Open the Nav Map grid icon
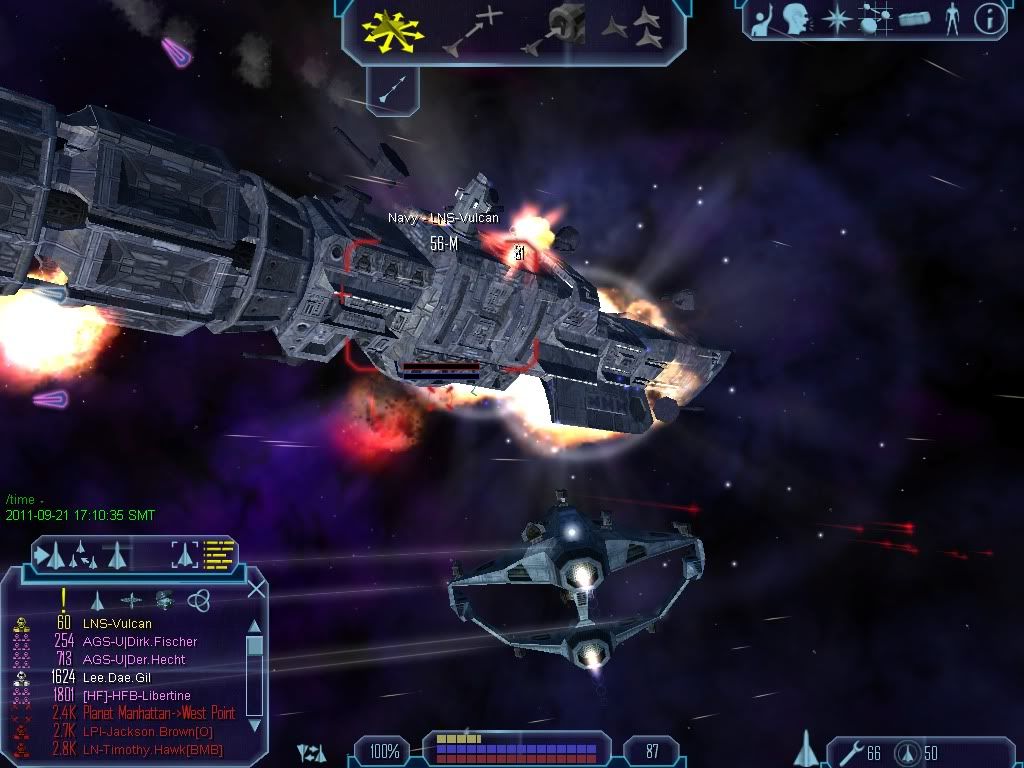The width and height of the screenshot is (1024, 768). pos(876,20)
